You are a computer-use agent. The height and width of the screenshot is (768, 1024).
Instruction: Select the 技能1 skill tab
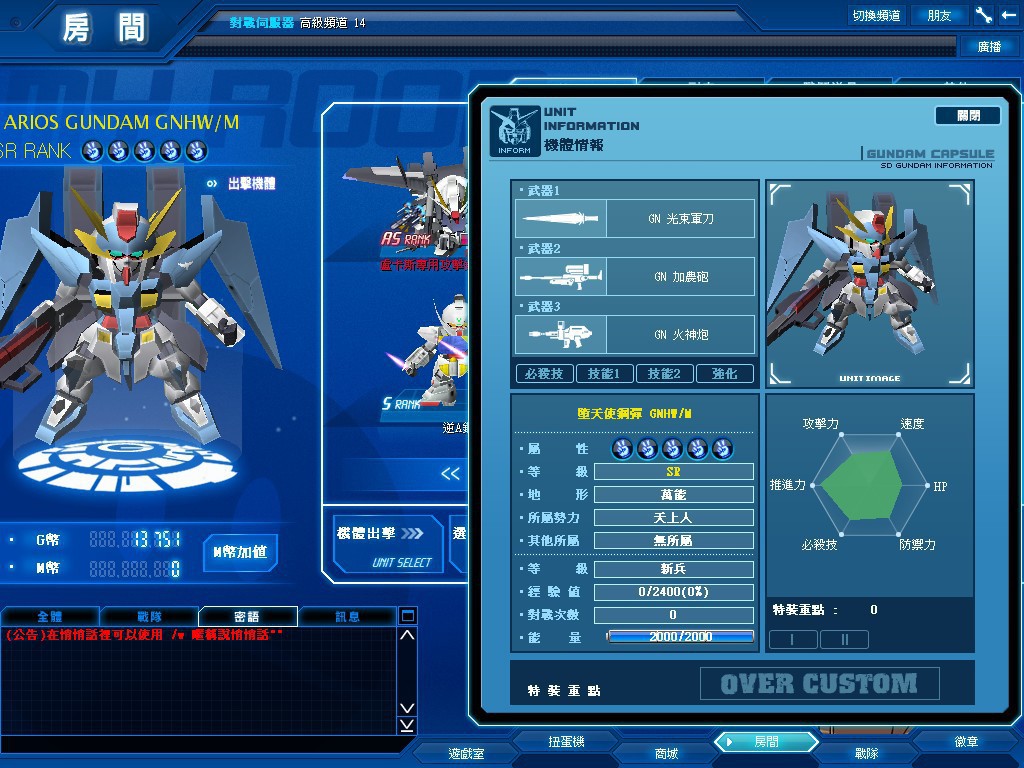tap(604, 374)
